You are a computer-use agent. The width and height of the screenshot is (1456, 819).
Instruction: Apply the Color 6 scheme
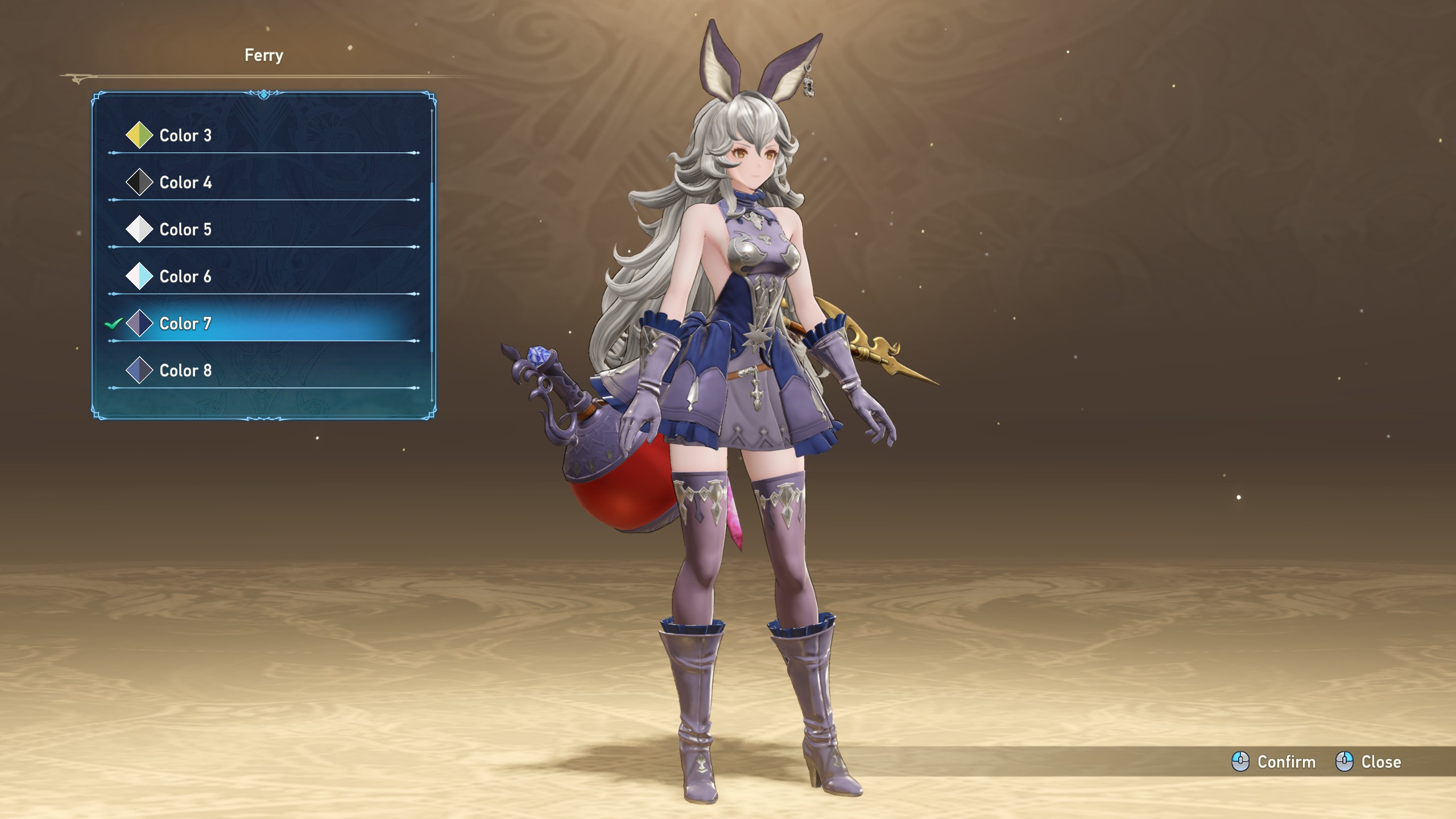point(185,277)
